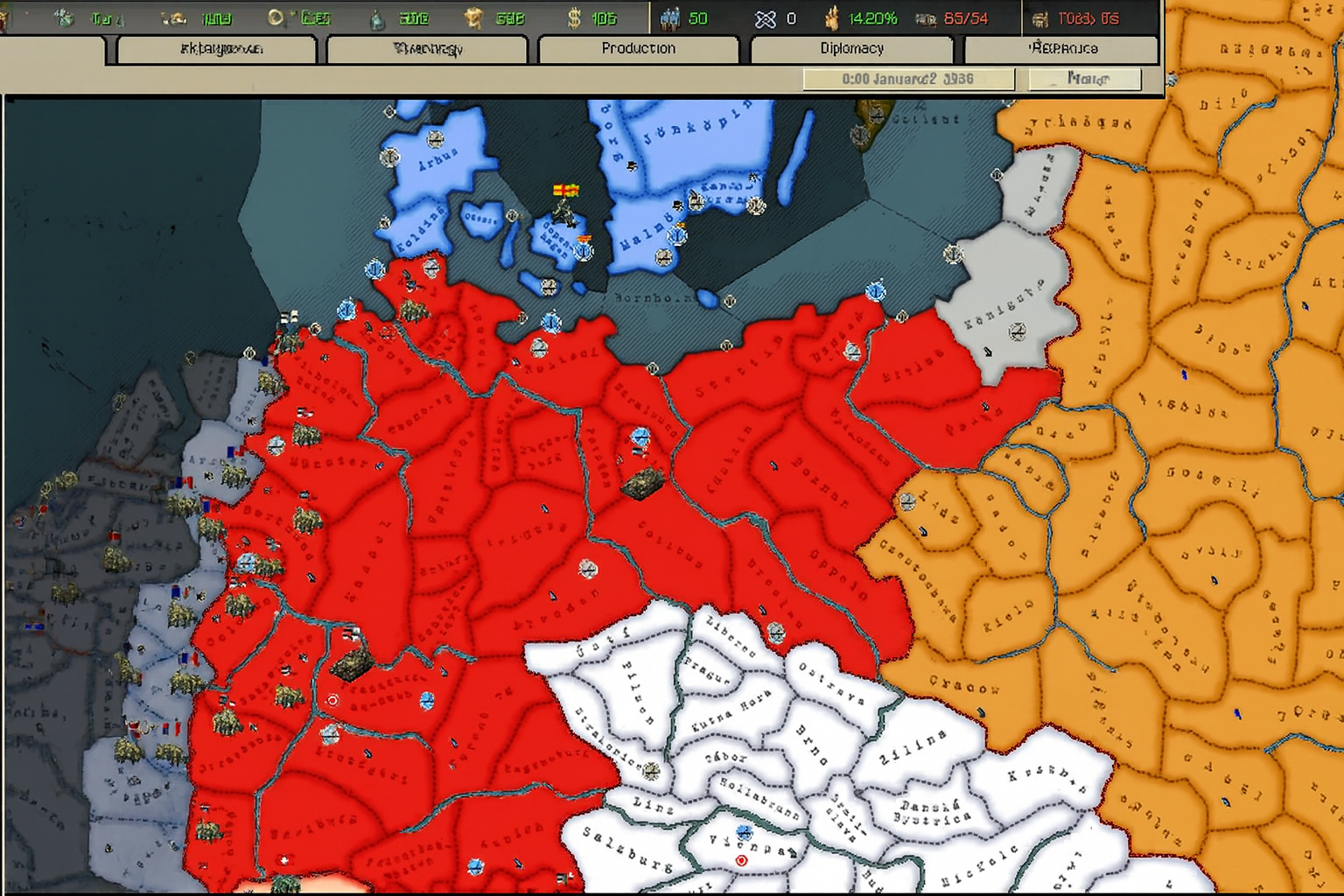The image size is (1344, 896).
Task: Click the port anchor icon near Bornholm
Action: coord(730,300)
